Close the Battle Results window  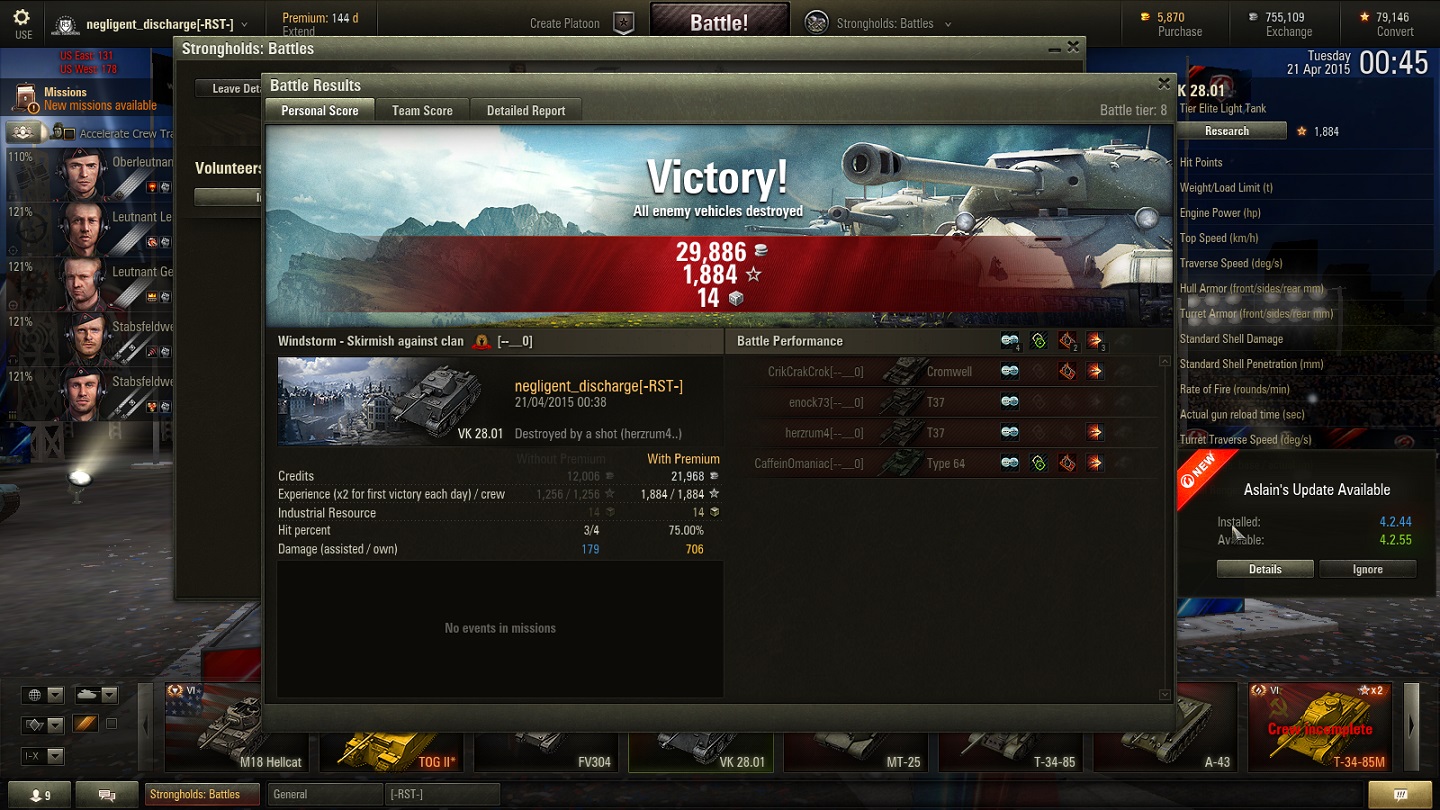(x=1163, y=84)
